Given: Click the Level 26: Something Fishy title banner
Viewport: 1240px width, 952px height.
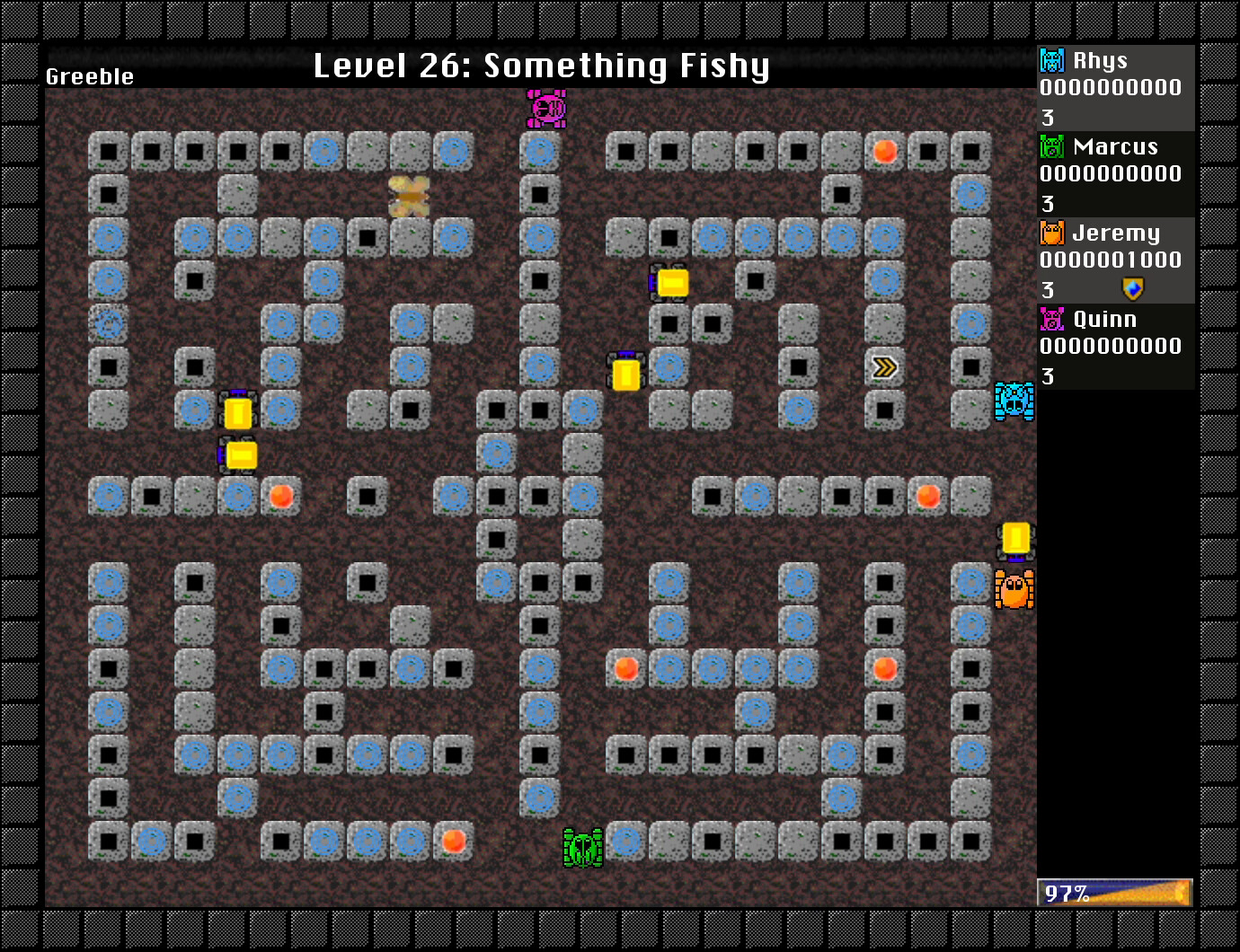Looking at the screenshot, I should click(x=542, y=65).
